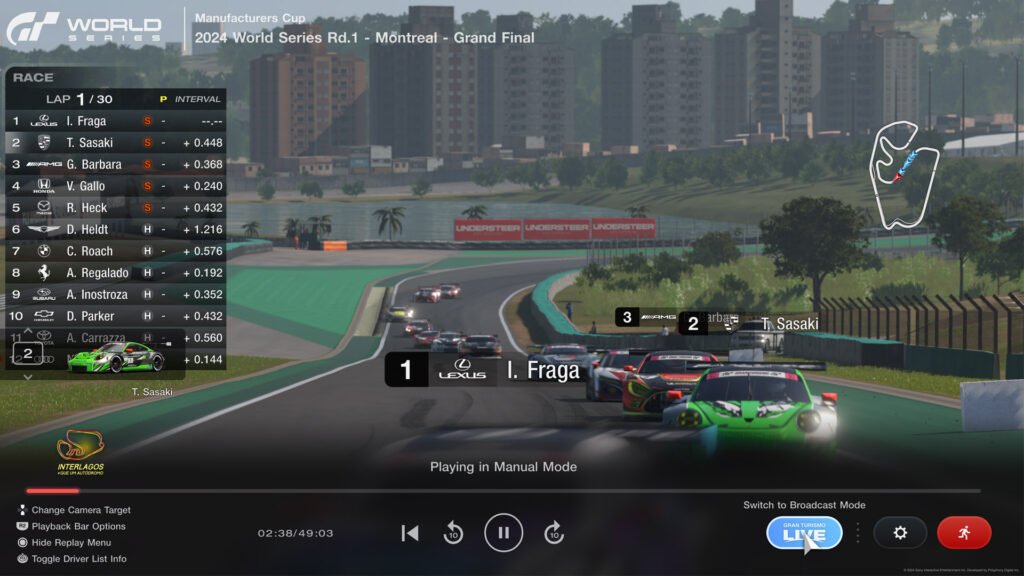Image resolution: width=1024 pixels, height=576 pixels.
Task: Select I. Fraga in the driver list
Action: click(115, 121)
